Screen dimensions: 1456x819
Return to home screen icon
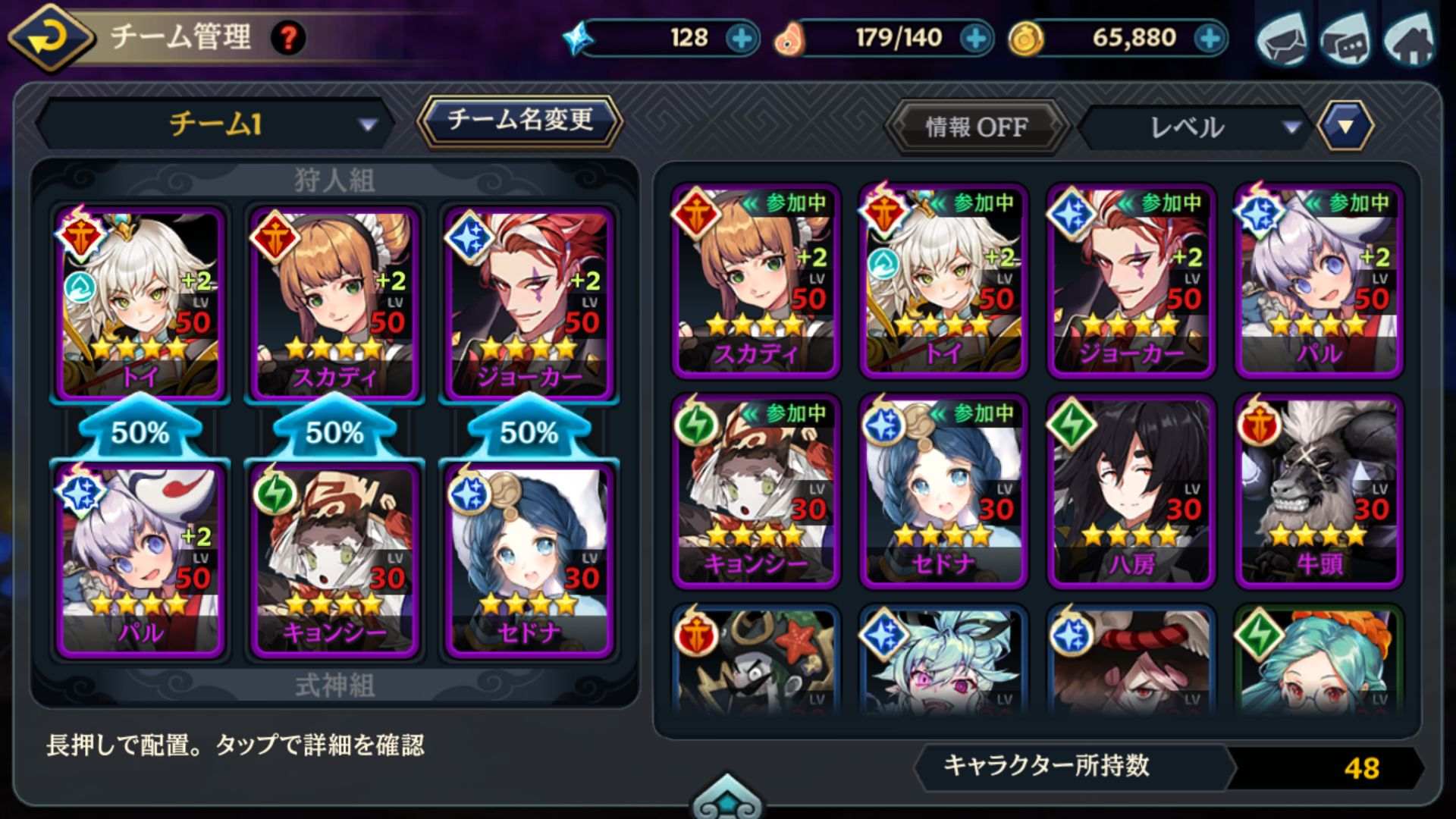click(x=1409, y=39)
